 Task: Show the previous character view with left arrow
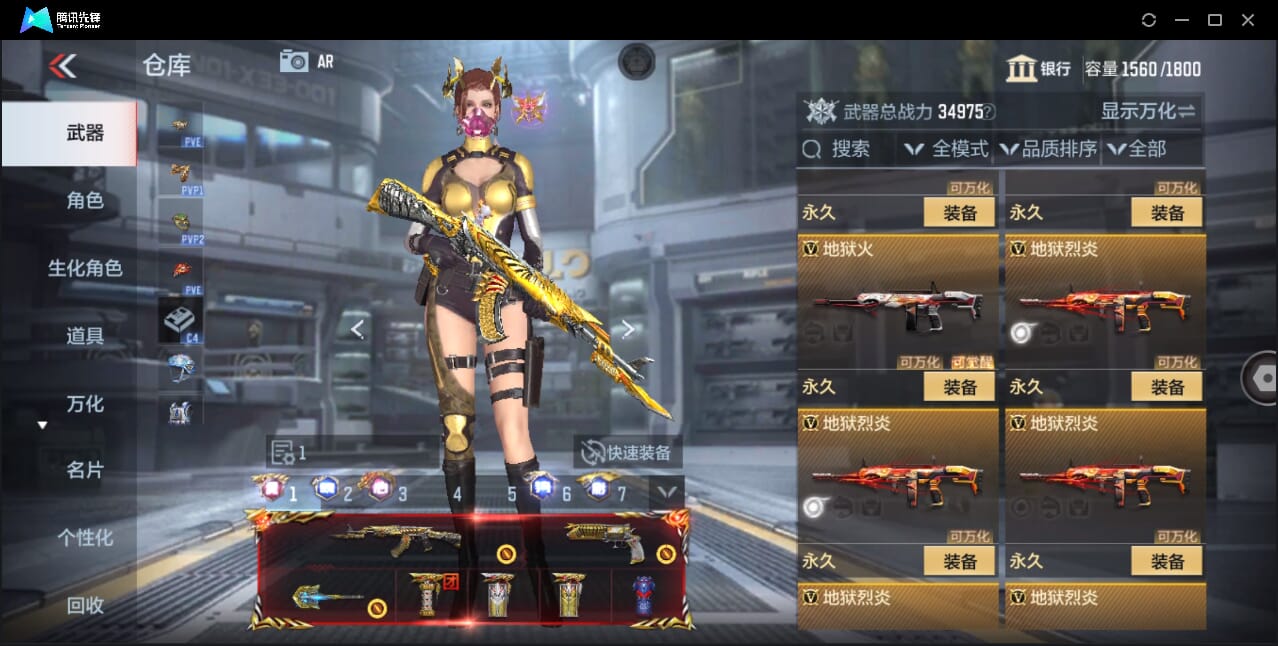pos(357,329)
